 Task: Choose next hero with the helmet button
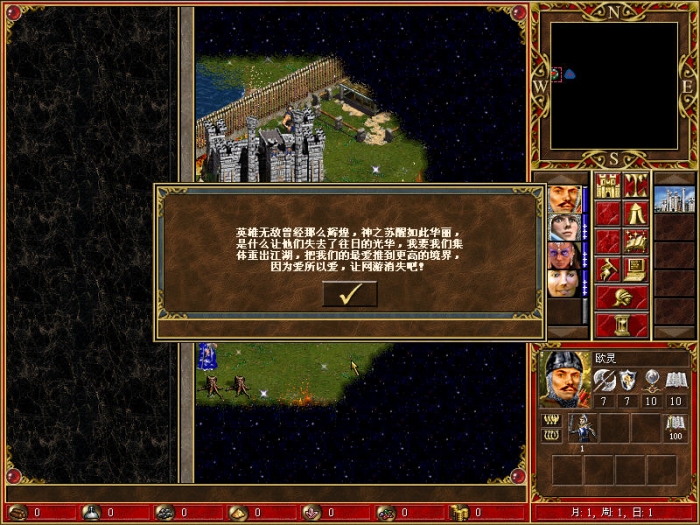(x=622, y=297)
